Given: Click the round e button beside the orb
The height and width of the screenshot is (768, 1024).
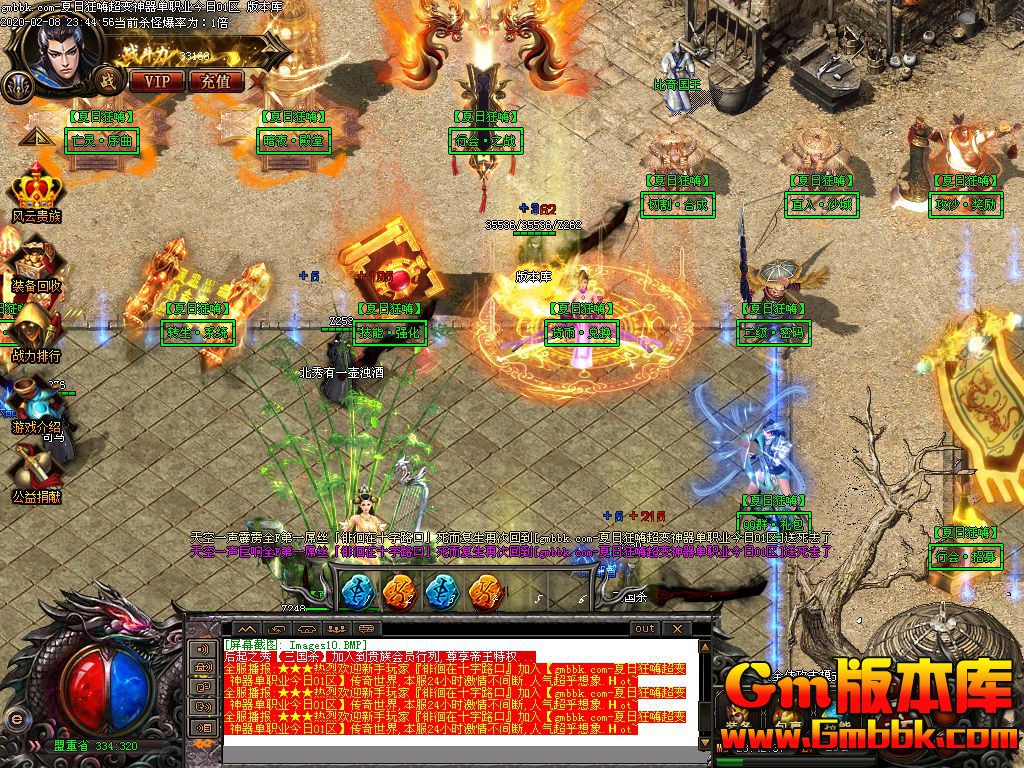Looking at the screenshot, I should (15, 716).
